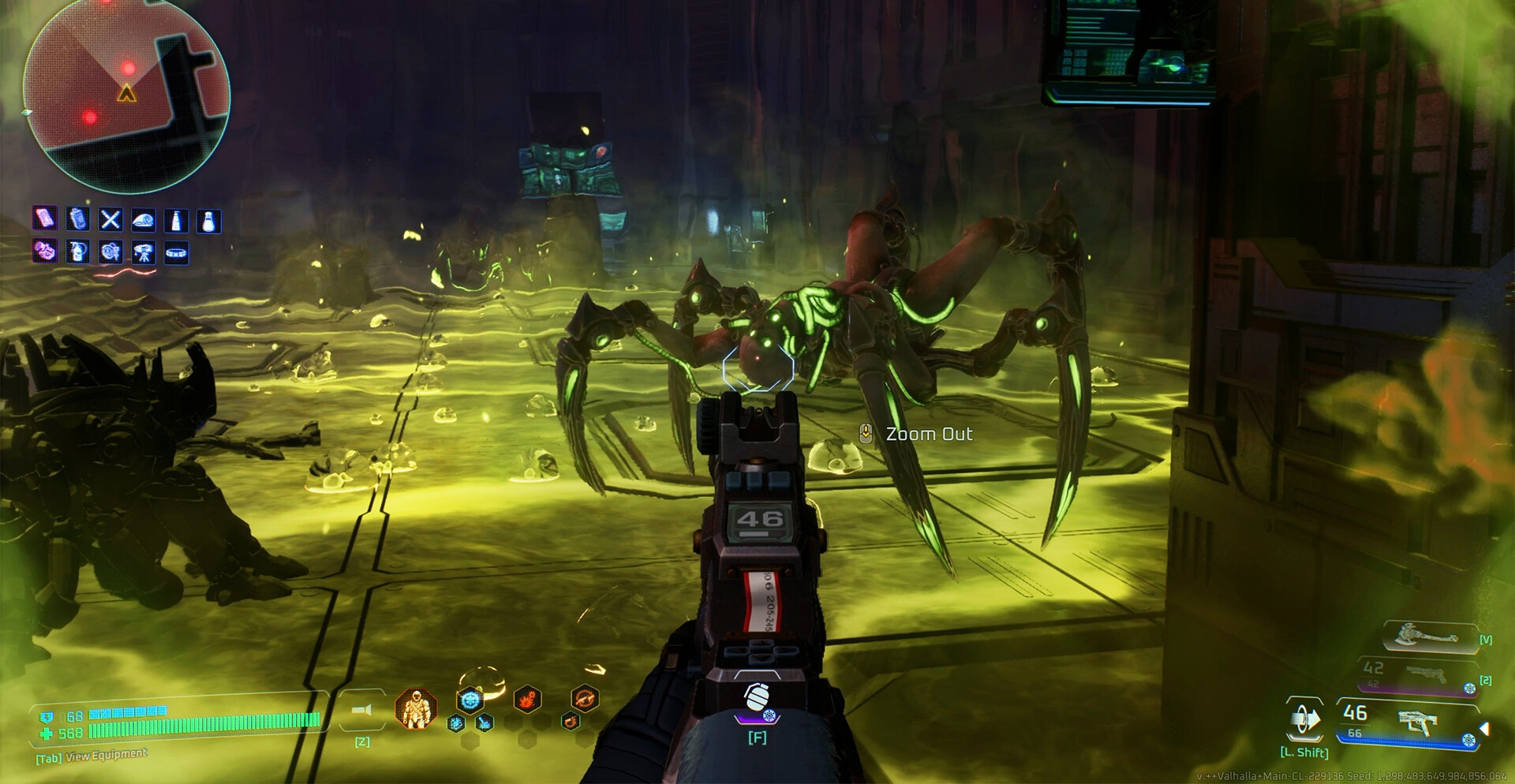
Task: Switch to the pistol weapon slot
Action: point(1423,674)
